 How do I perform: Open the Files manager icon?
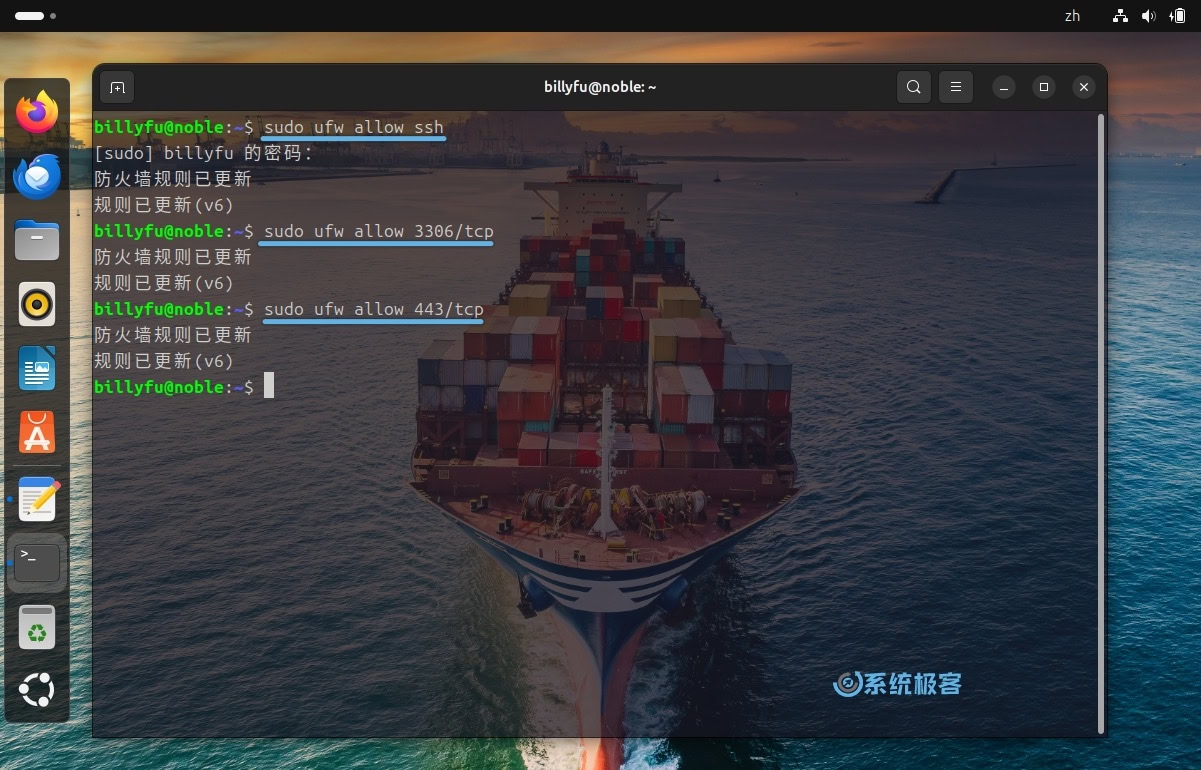37,241
